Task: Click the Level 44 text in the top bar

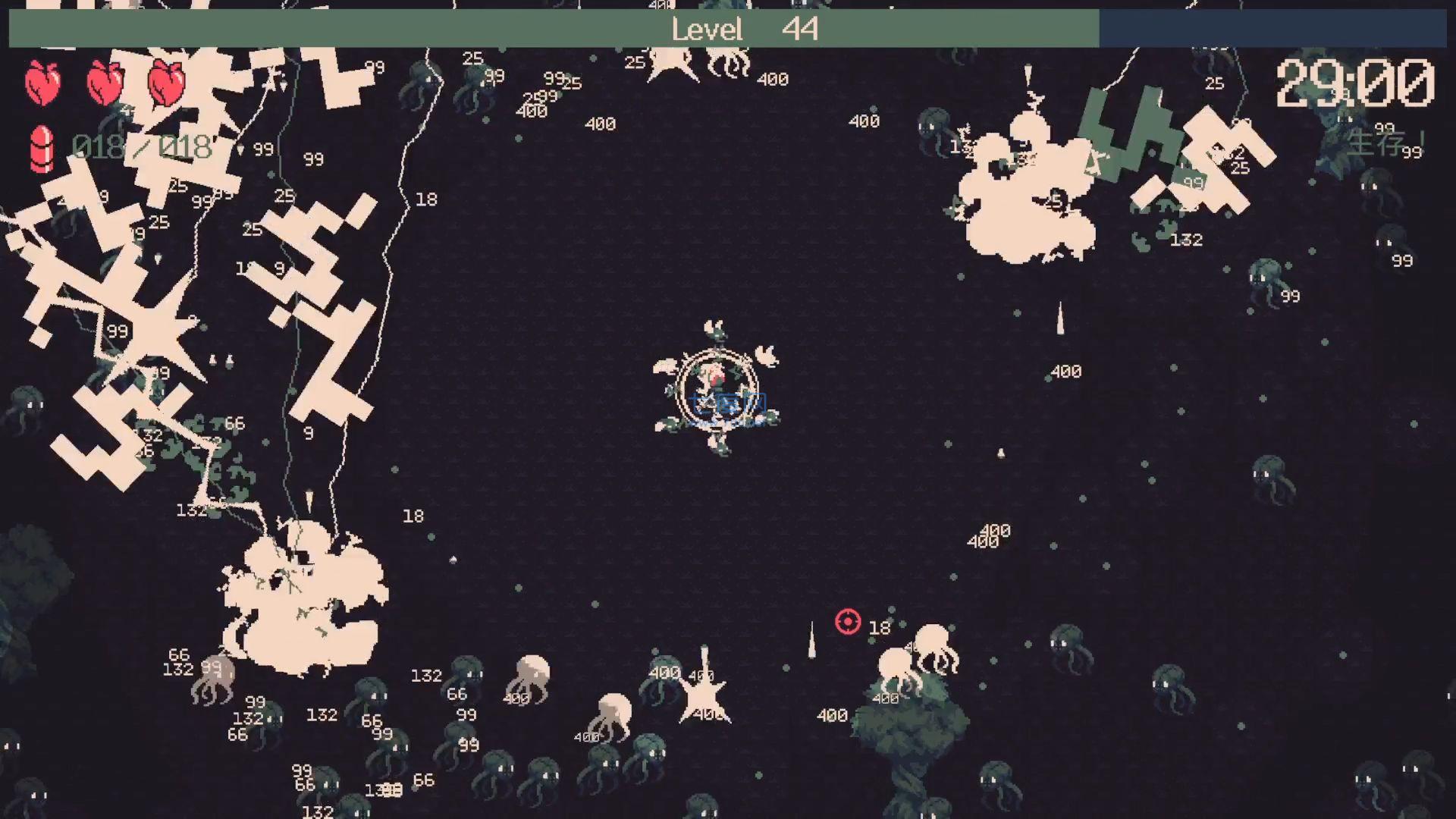Action: (x=741, y=29)
